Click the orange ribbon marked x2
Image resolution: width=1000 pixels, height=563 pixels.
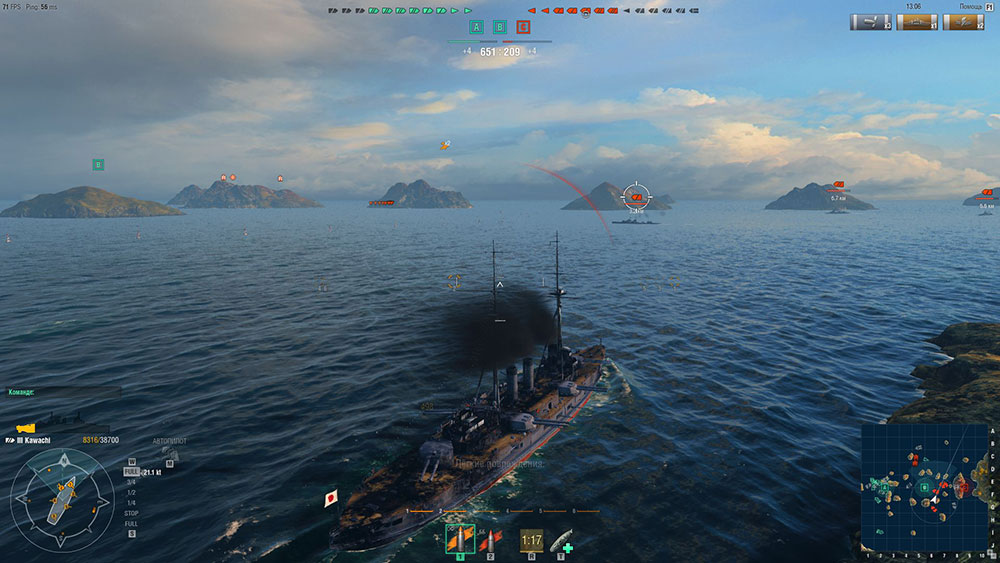point(962,22)
